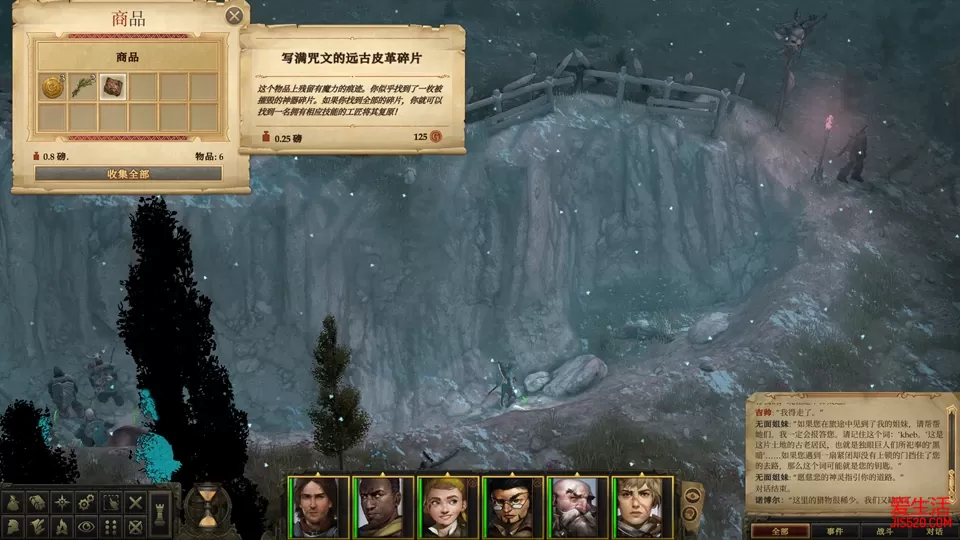Screen dimensions: 960x540
Task: Pick up the green herb sprig
Action: click(82, 87)
